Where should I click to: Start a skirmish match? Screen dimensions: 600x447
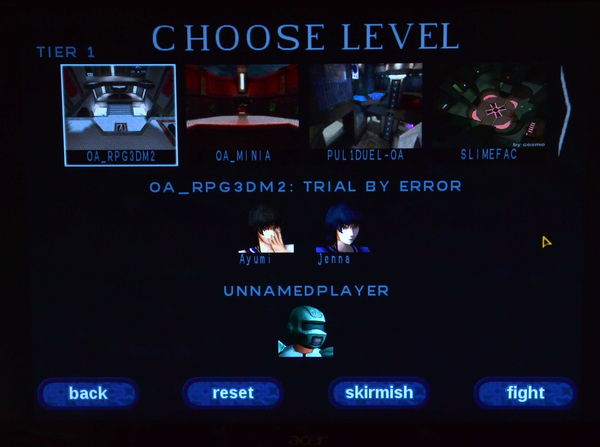[379, 393]
